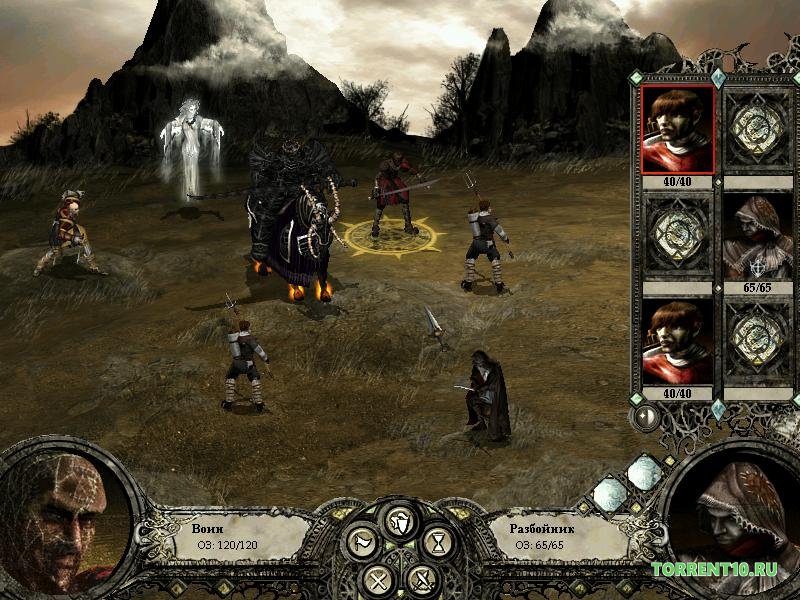Image resolution: width=800 pixels, height=600 pixels.
Task: Select the red-framed squire portrait
Action: [677, 129]
